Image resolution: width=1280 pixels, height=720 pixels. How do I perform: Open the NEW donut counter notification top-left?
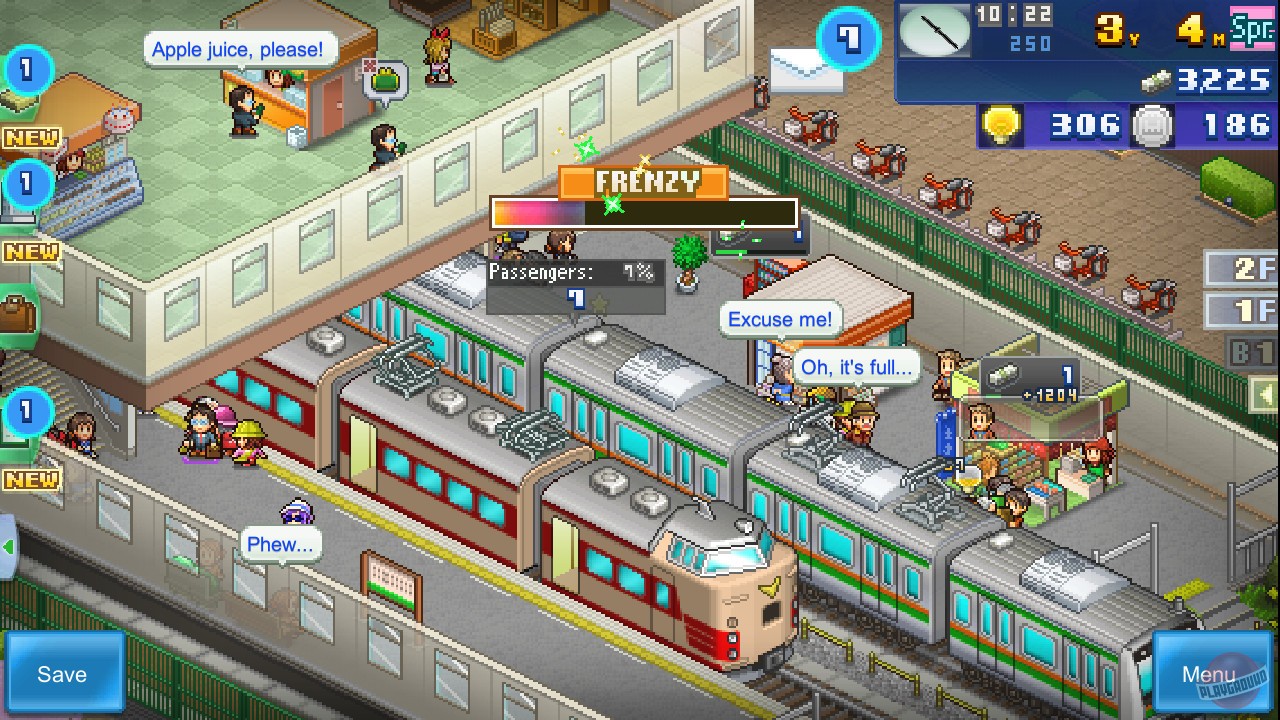pyautogui.click(x=30, y=138)
